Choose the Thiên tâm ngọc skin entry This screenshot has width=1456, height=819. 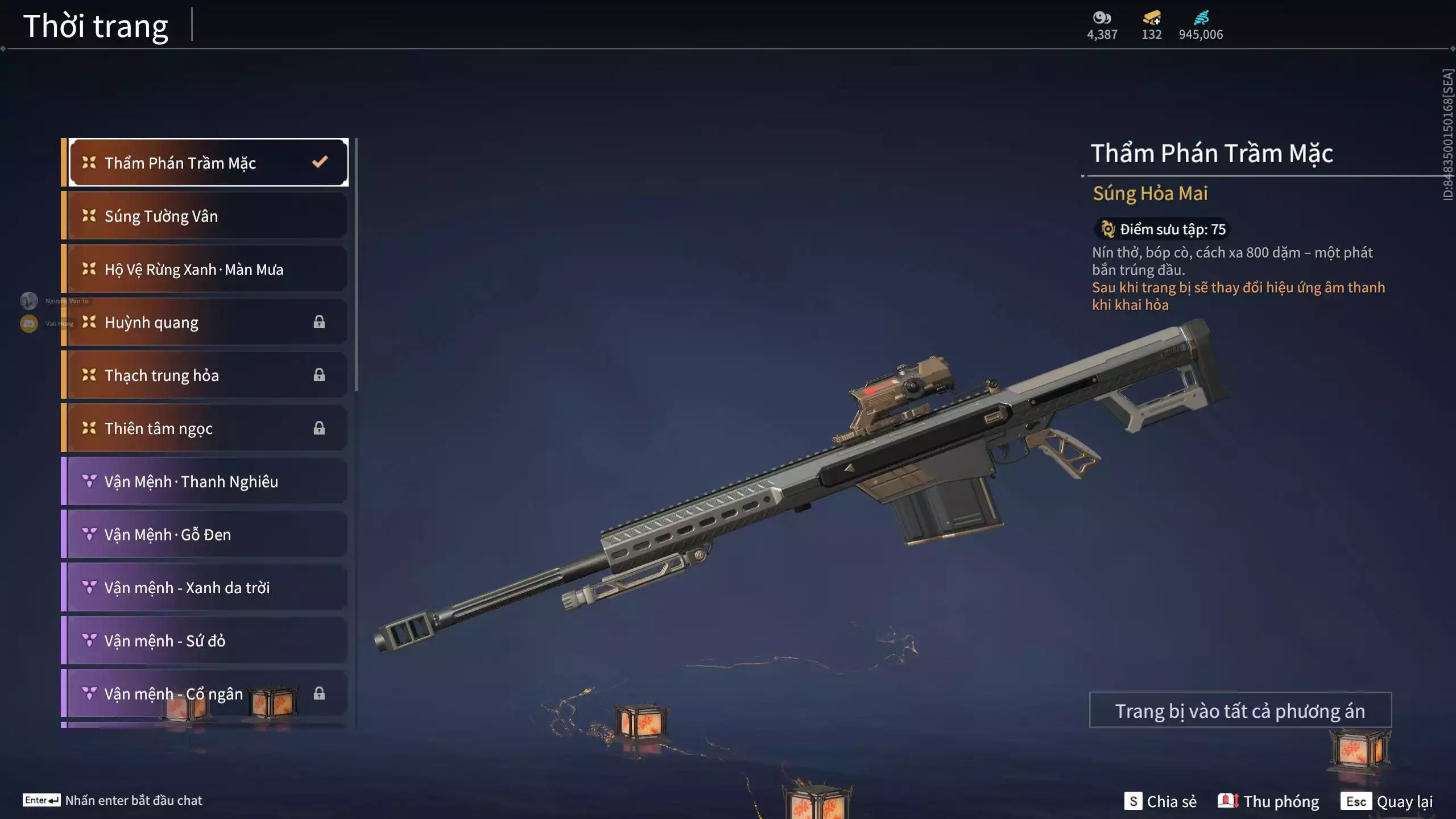click(208, 428)
